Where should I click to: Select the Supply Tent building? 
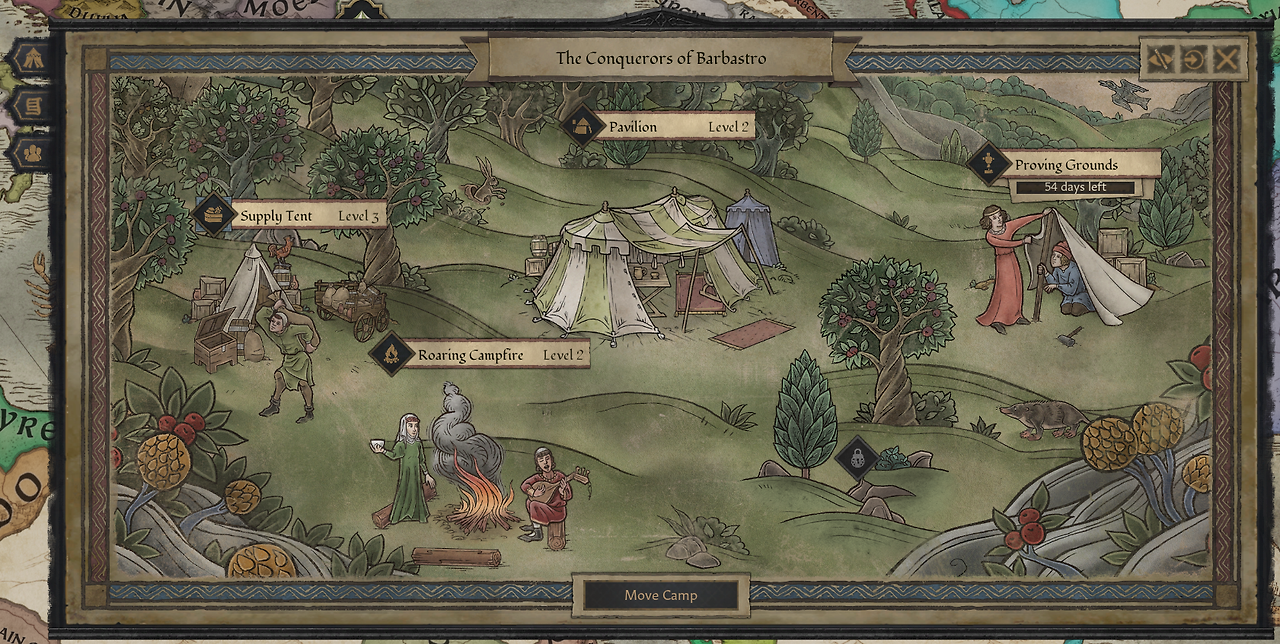click(291, 216)
